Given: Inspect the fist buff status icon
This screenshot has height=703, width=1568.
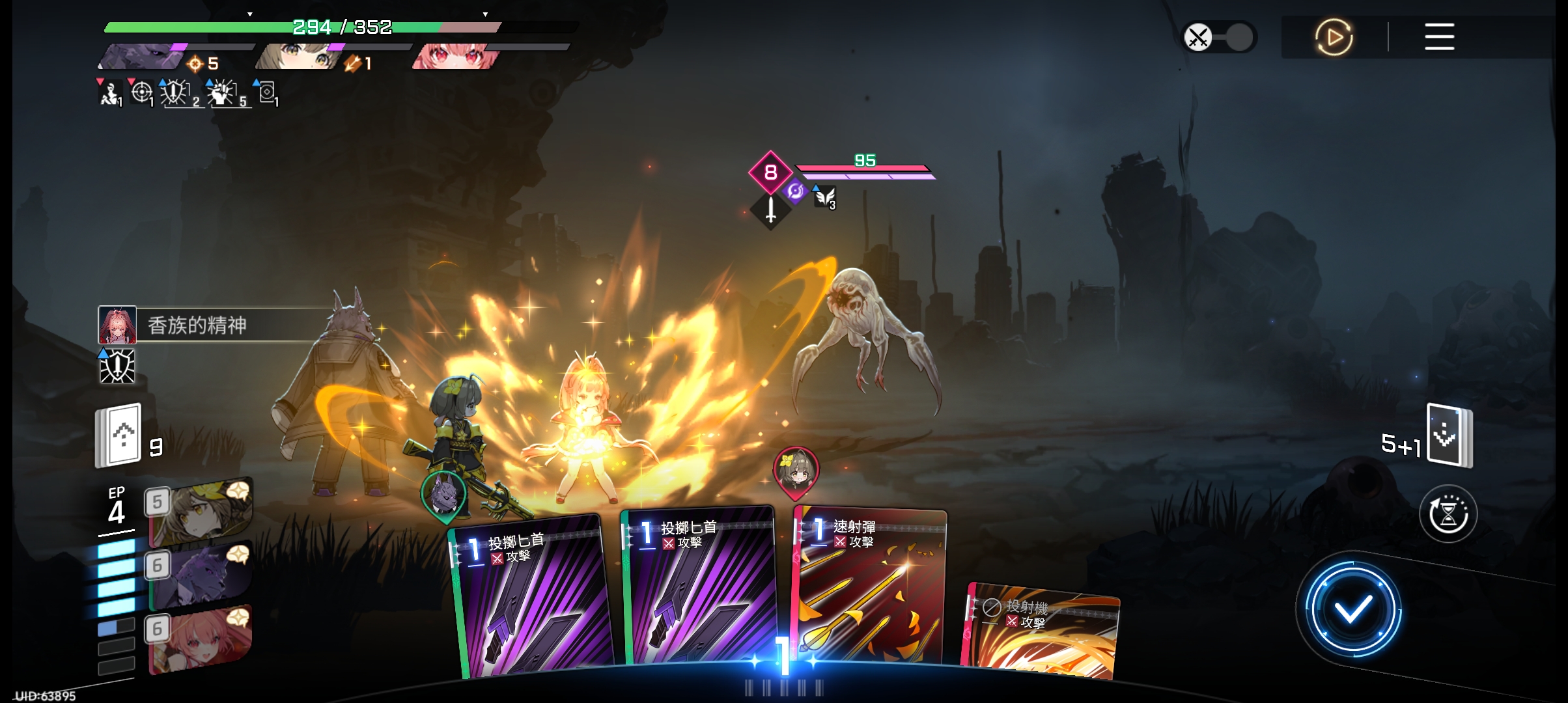Looking at the screenshot, I should (x=223, y=93).
